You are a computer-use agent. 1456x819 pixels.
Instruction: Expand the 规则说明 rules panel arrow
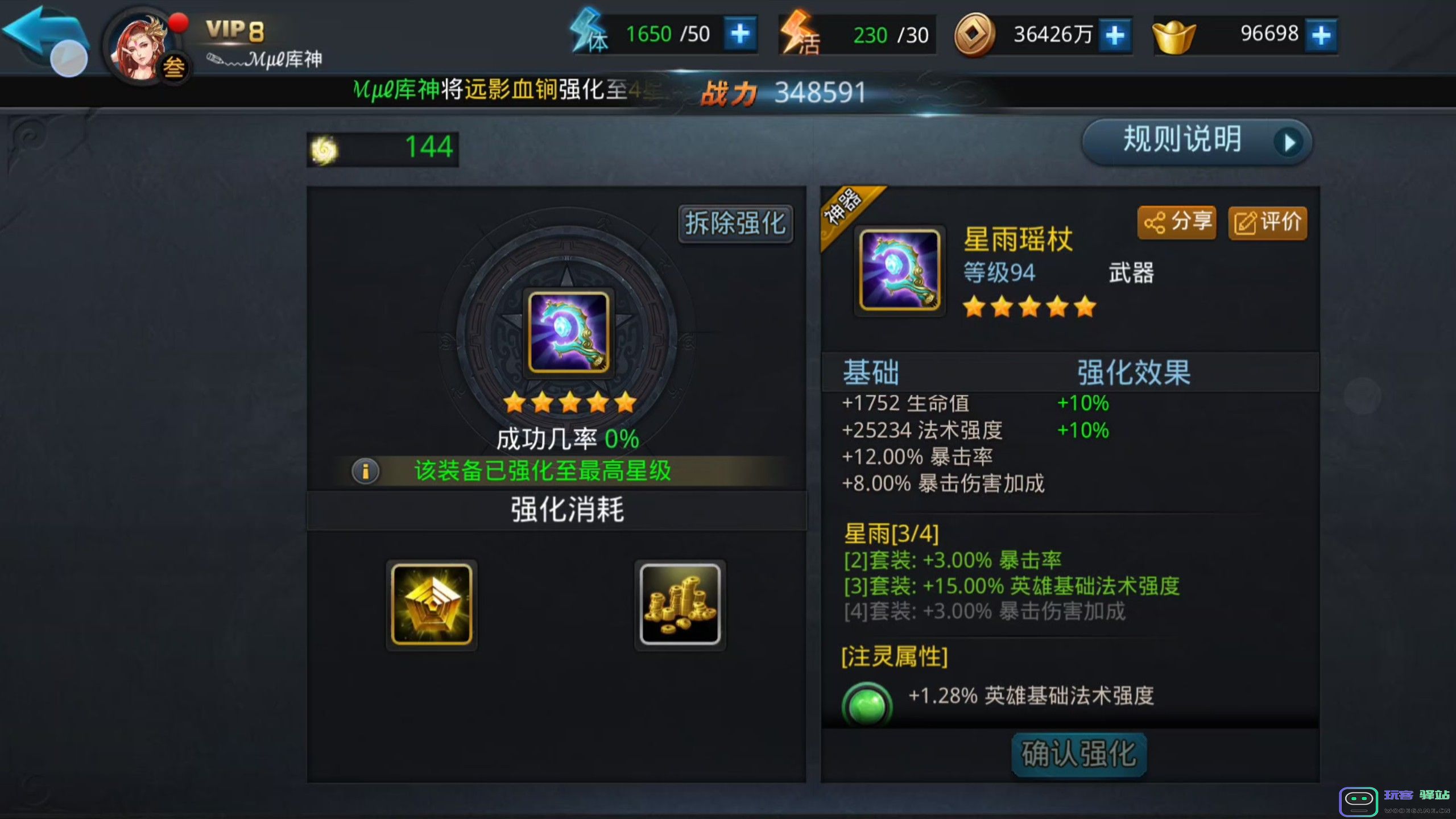click(x=1291, y=142)
